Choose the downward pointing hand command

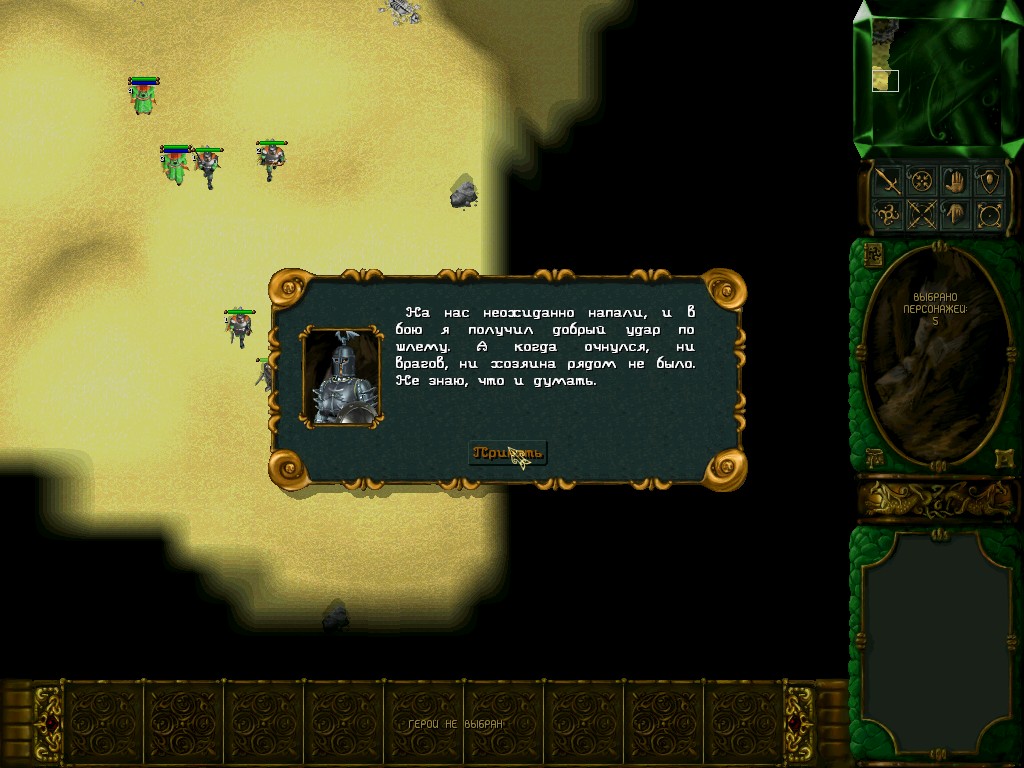[955, 214]
